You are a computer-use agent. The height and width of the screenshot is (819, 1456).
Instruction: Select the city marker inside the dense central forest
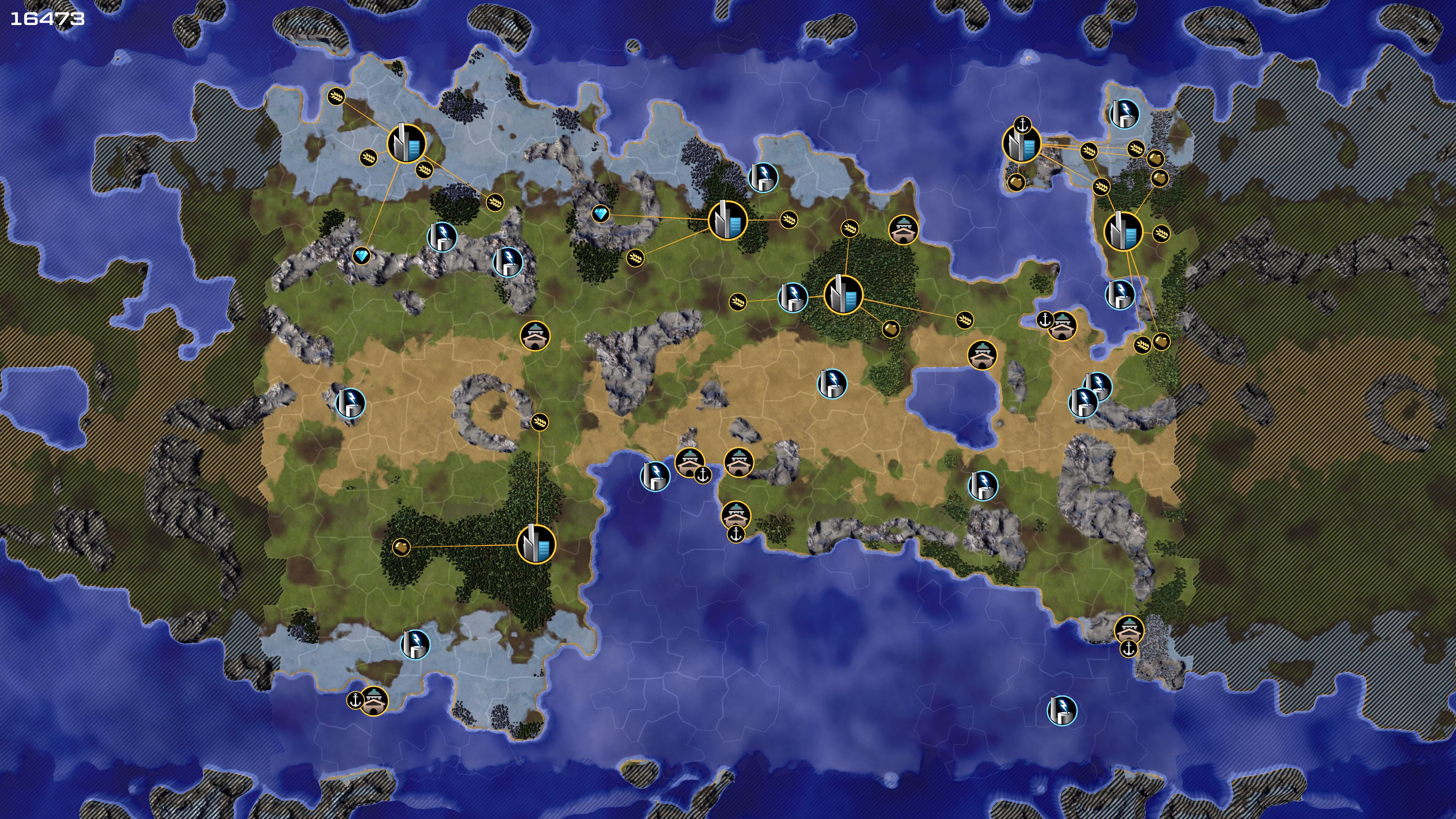point(843,295)
